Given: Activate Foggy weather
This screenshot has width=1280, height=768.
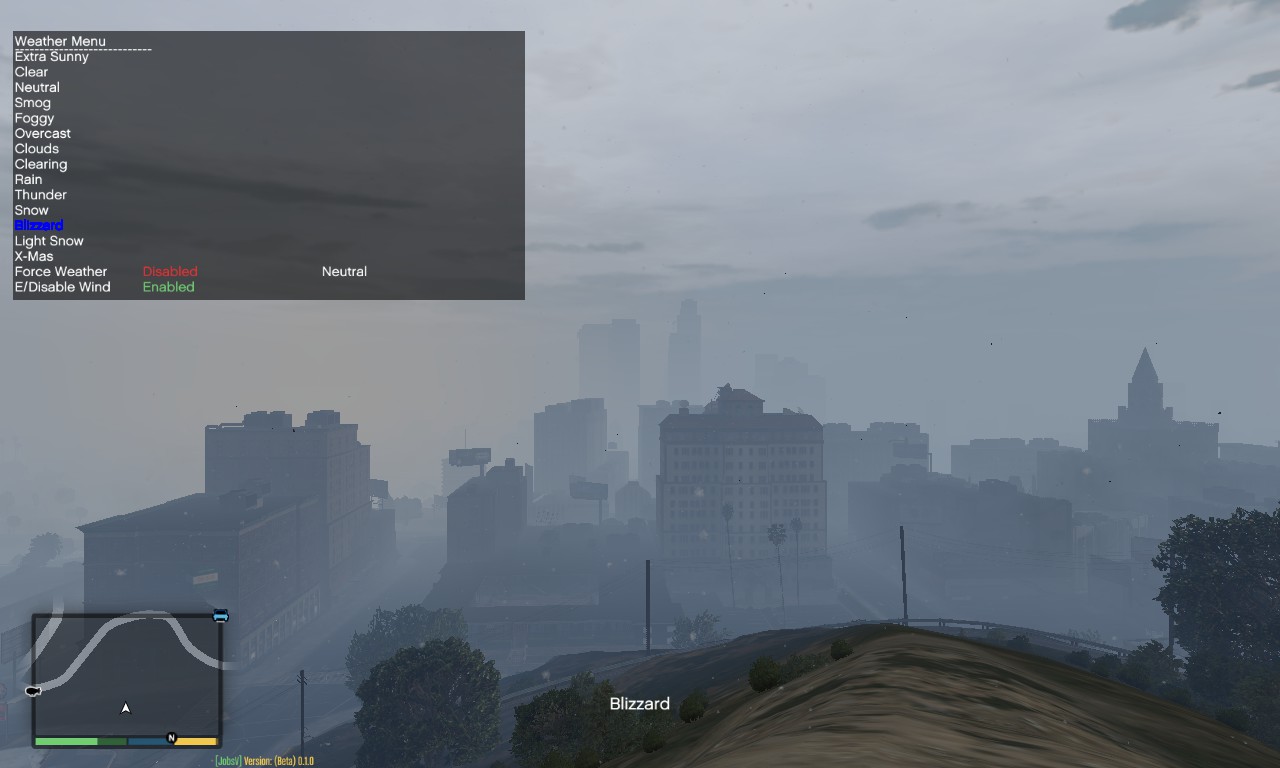Looking at the screenshot, I should coord(34,117).
